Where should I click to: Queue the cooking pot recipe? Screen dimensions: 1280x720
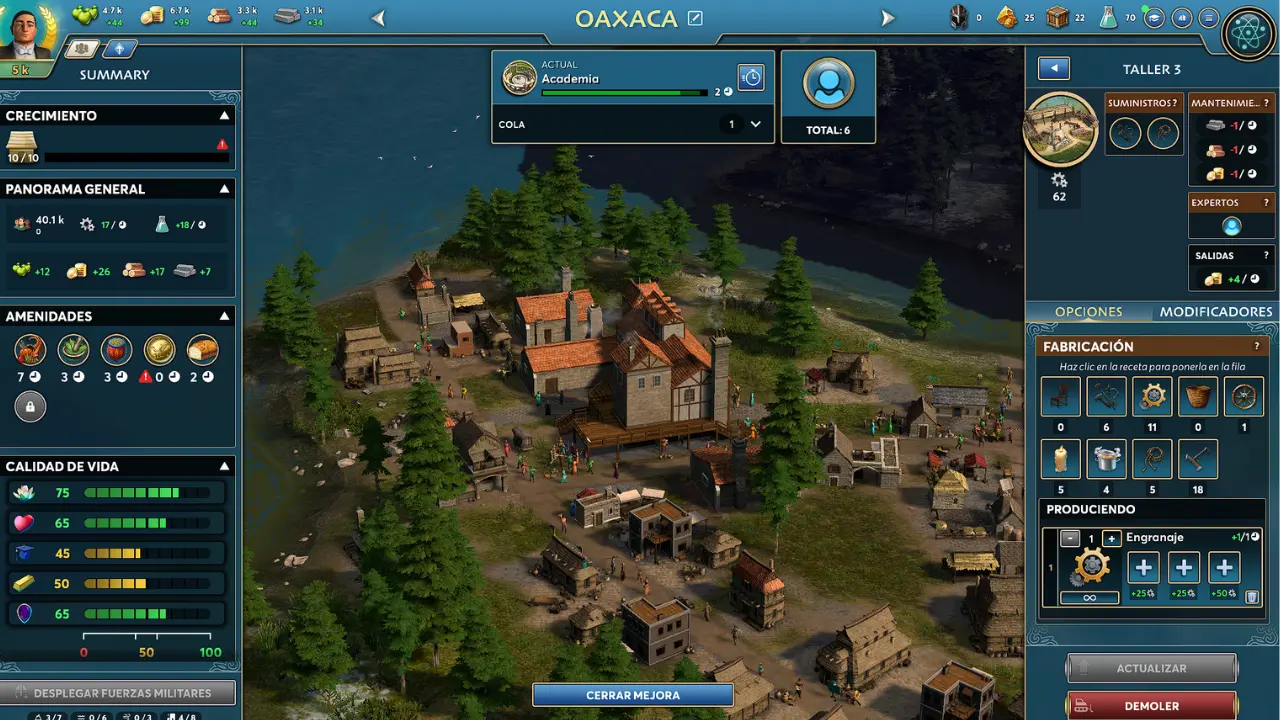pyautogui.click(x=1107, y=459)
